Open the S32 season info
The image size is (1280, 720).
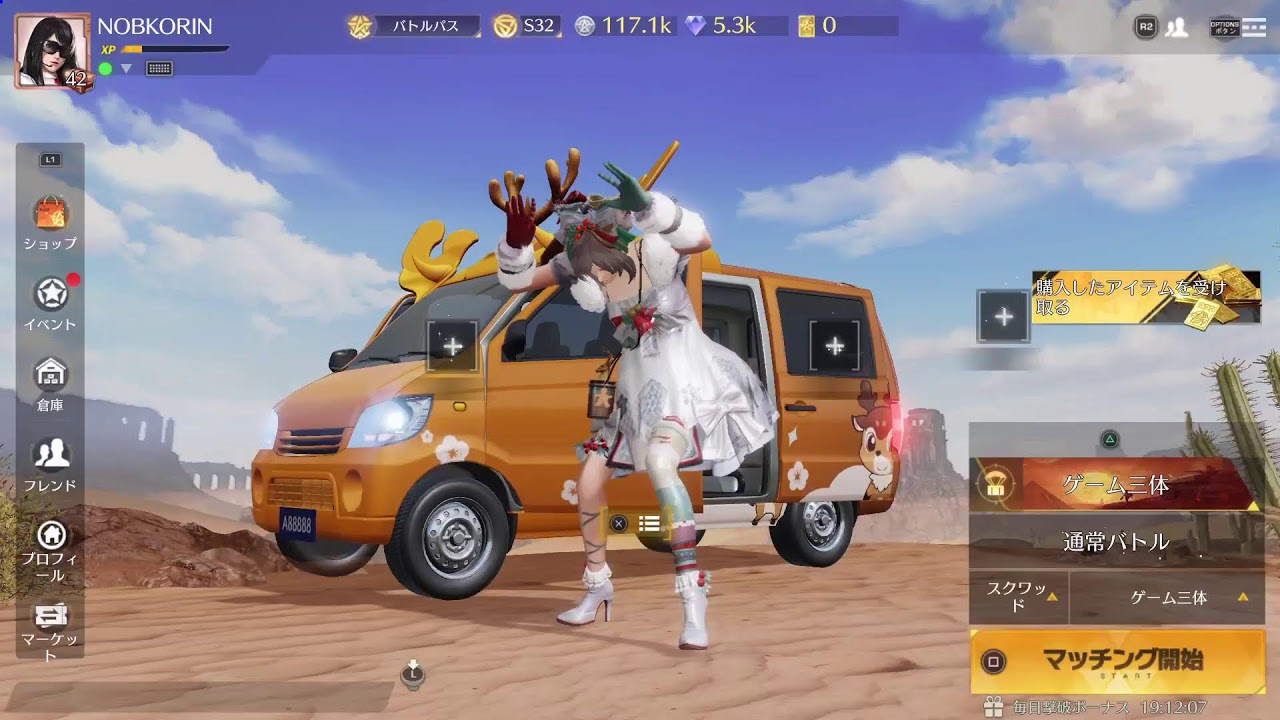coord(526,26)
